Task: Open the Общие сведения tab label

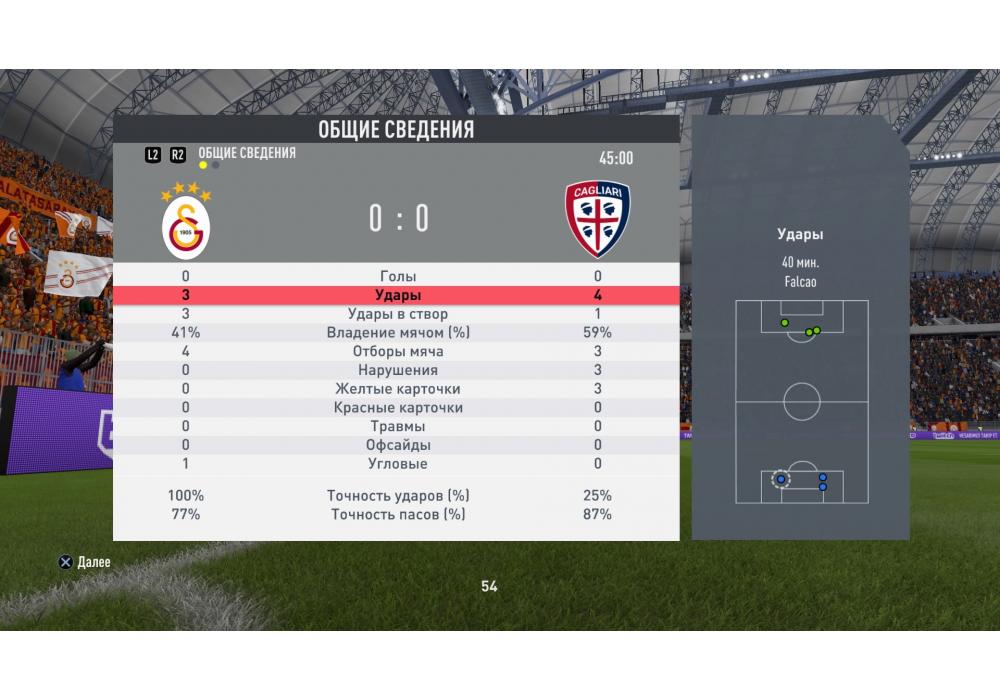Action: tap(247, 153)
